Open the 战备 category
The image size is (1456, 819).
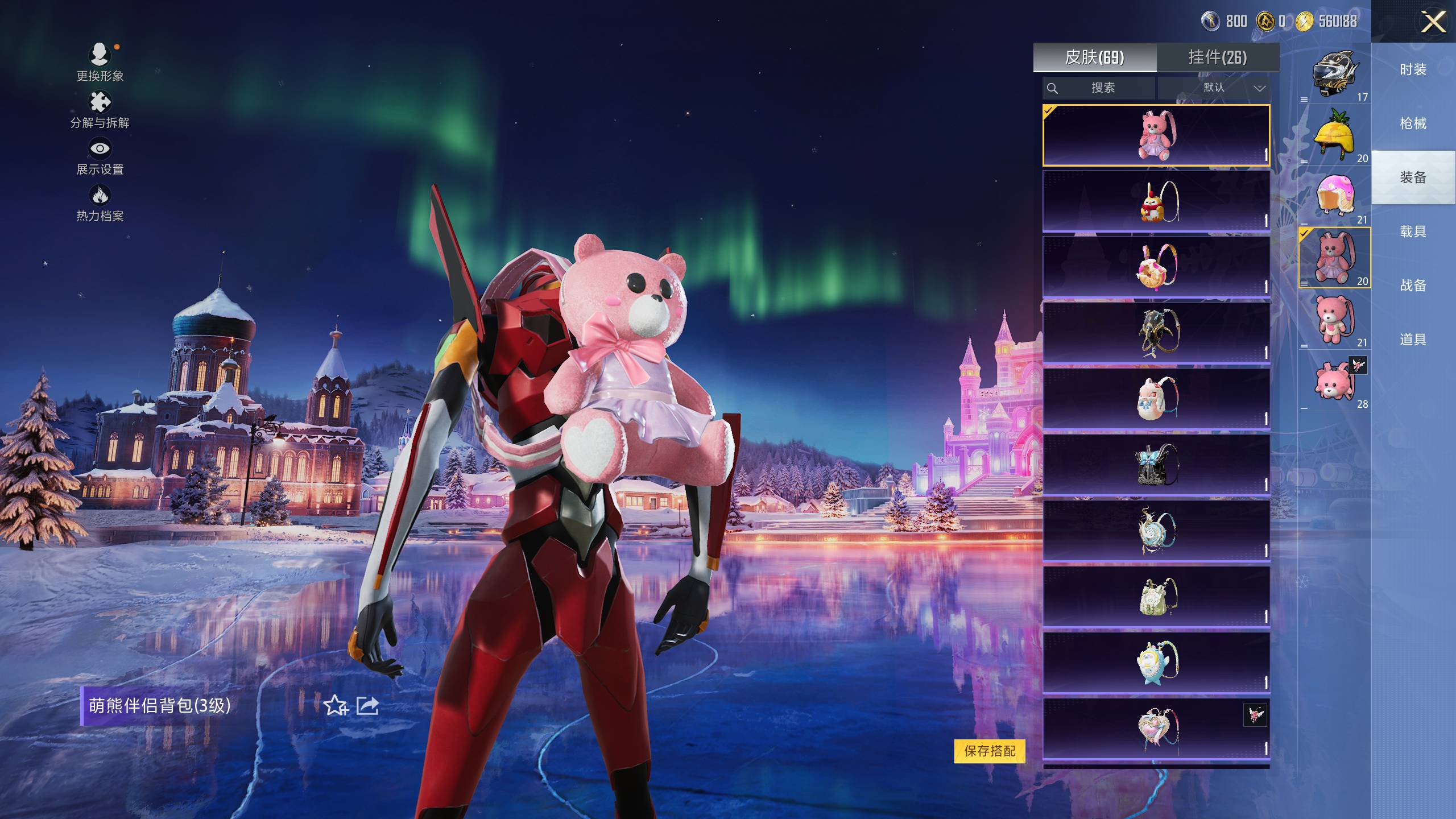point(1413,286)
